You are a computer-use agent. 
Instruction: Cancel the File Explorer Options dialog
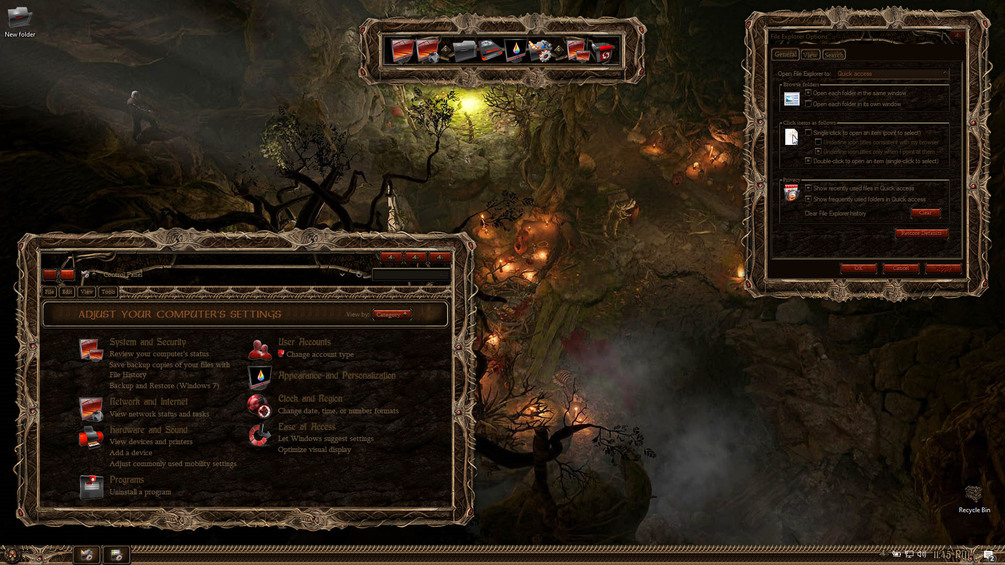click(900, 268)
